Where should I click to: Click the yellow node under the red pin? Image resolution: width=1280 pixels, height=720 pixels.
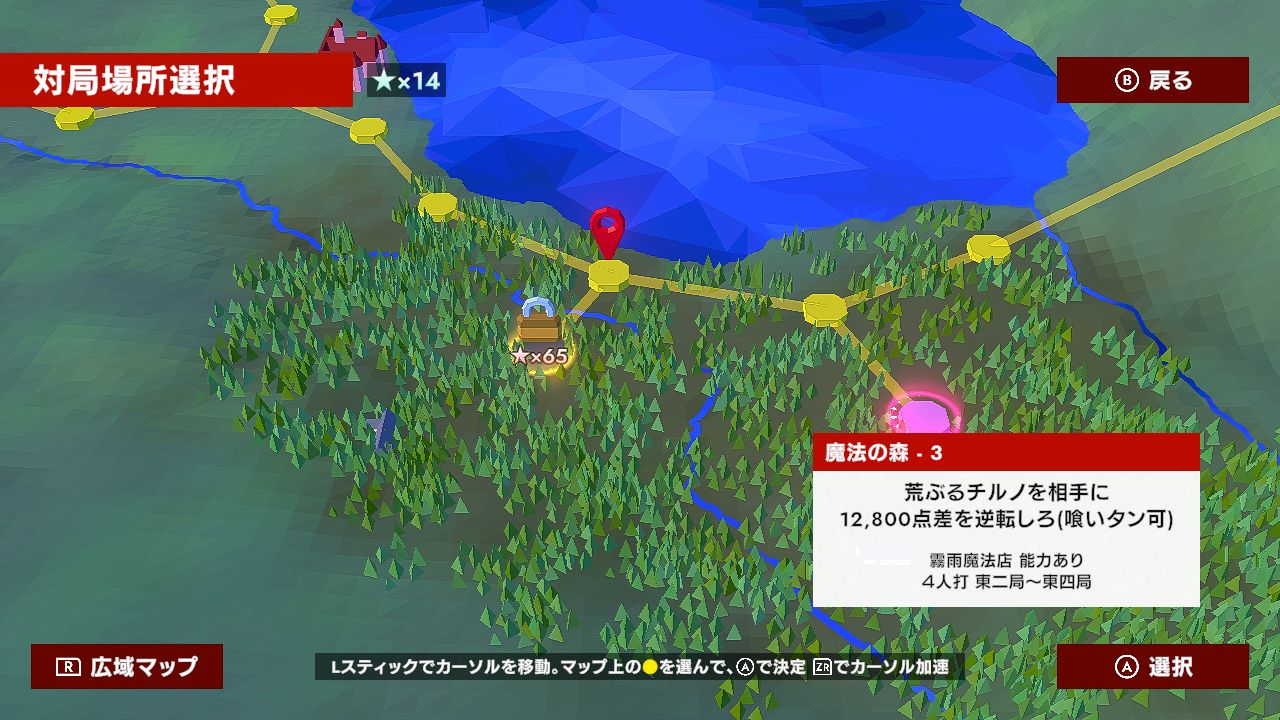pyautogui.click(x=608, y=272)
